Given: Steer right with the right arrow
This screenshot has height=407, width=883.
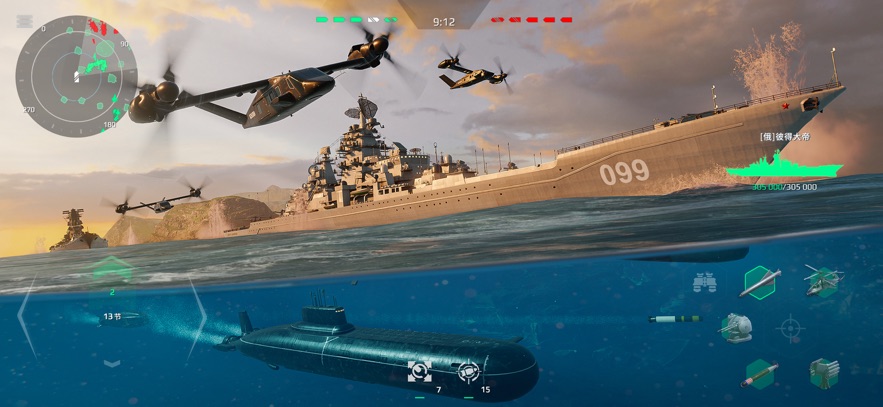Looking at the screenshot, I should tap(197, 315).
